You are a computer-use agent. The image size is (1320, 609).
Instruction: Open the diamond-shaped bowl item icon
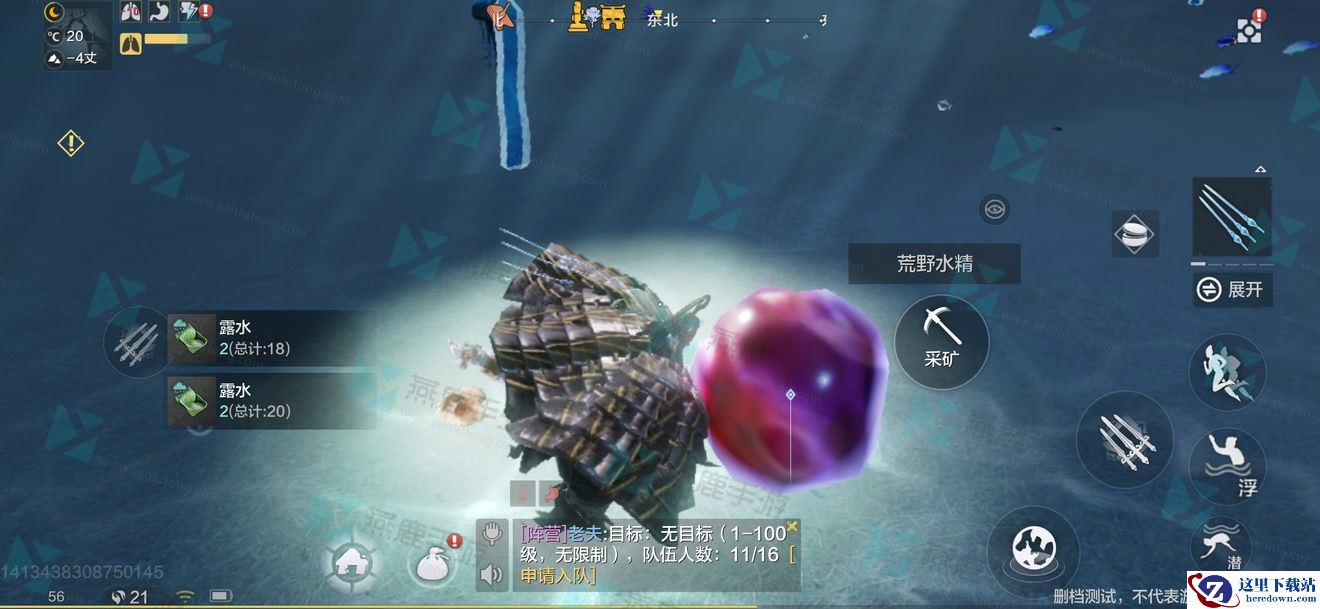(x=1135, y=234)
